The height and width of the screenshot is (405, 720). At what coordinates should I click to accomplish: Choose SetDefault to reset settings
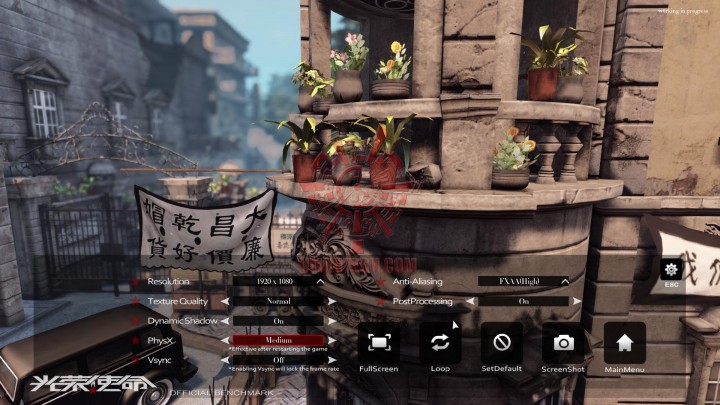pos(502,343)
